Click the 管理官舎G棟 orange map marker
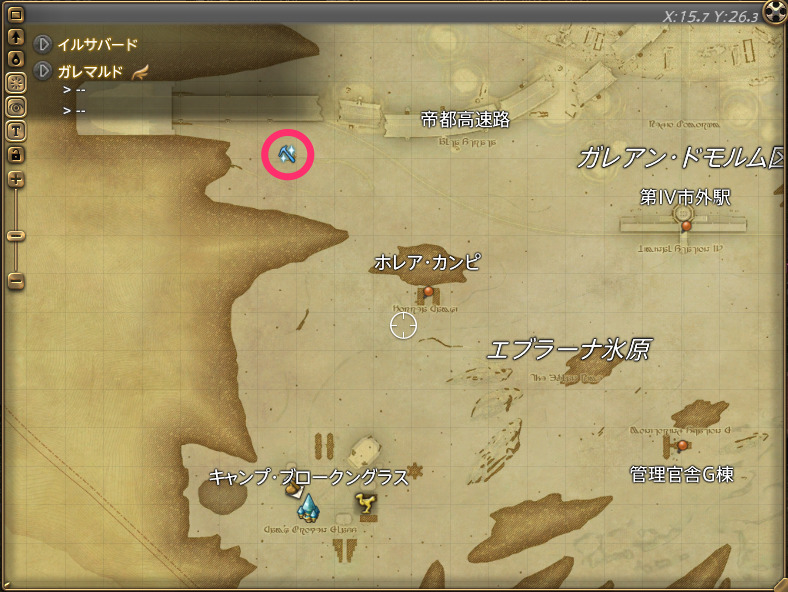Screen dimensions: 788x592 pyautogui.click(x=683, y=445)
